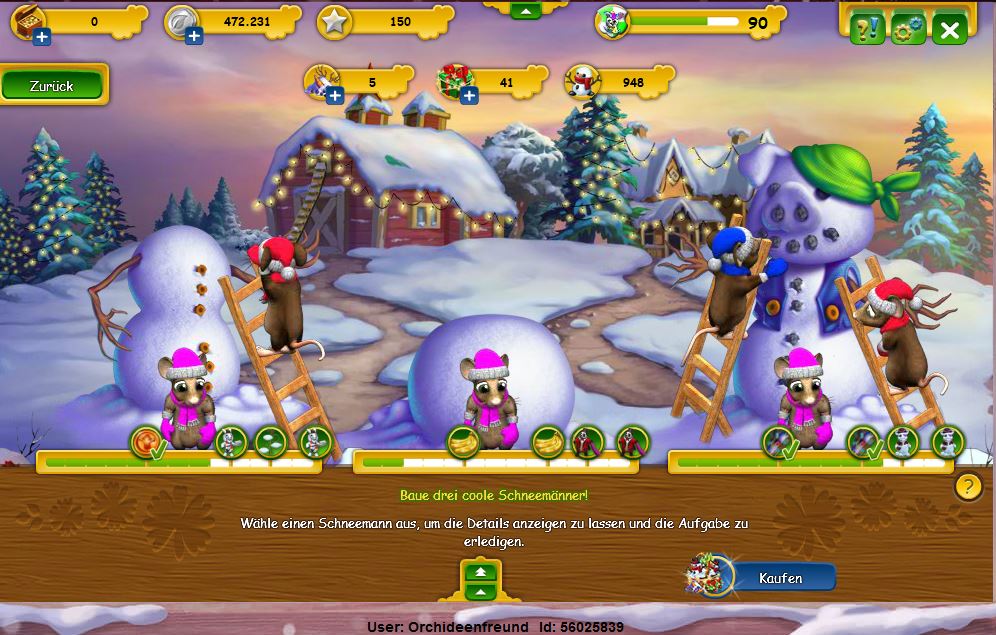Add Christmas wreath items with plus
This screenshot has width=996, height=635.
pos(468,96)
